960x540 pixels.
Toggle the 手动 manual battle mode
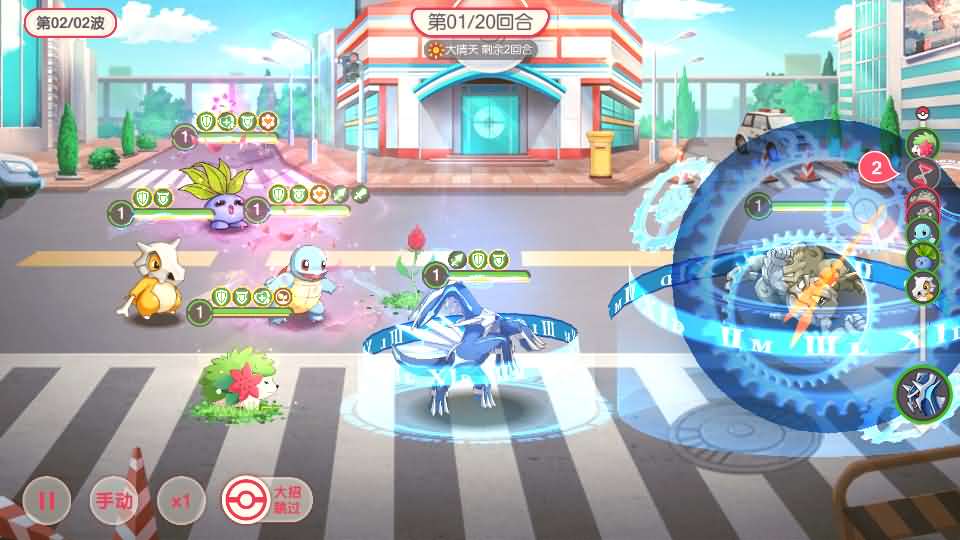112,500
